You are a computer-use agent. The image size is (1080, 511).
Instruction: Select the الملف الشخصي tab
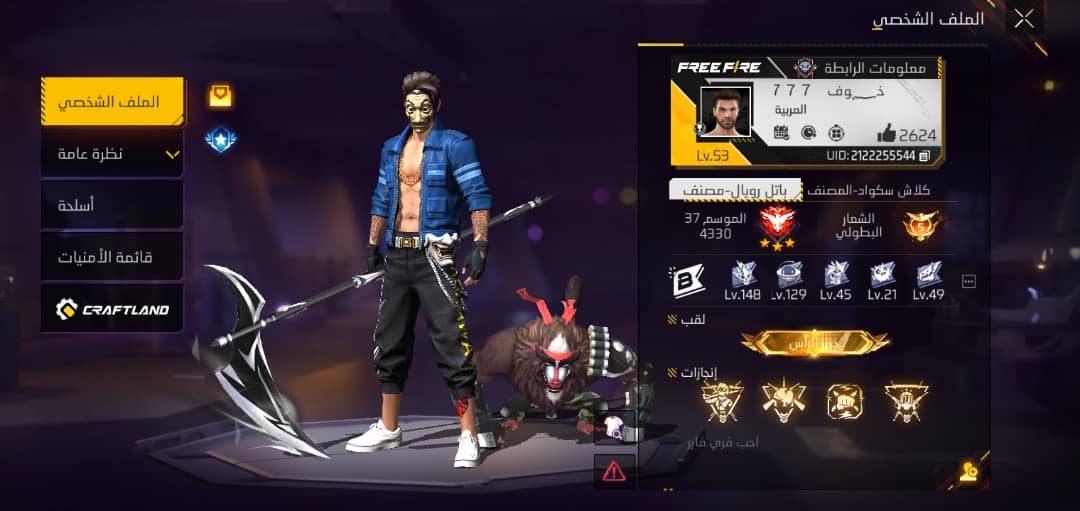[x=113, y=102]
